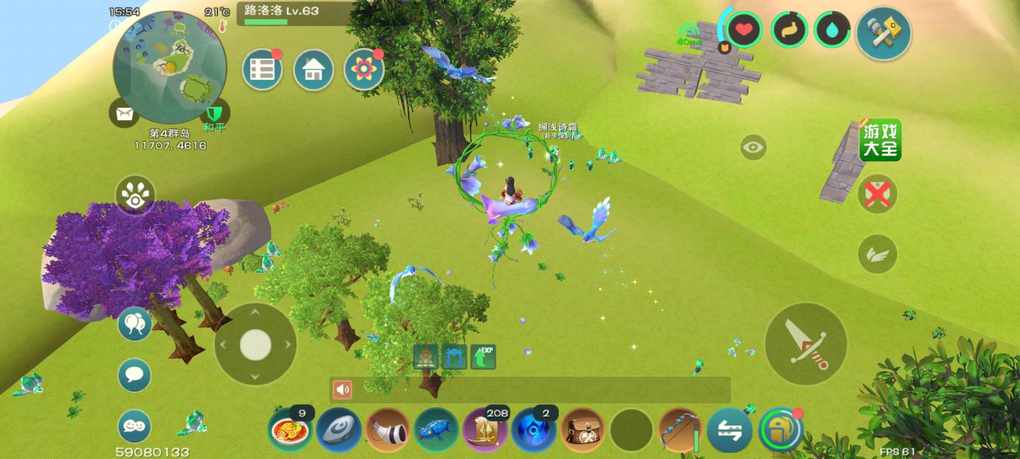
Task: Activate the wing flight button
Action: point(877,253)
